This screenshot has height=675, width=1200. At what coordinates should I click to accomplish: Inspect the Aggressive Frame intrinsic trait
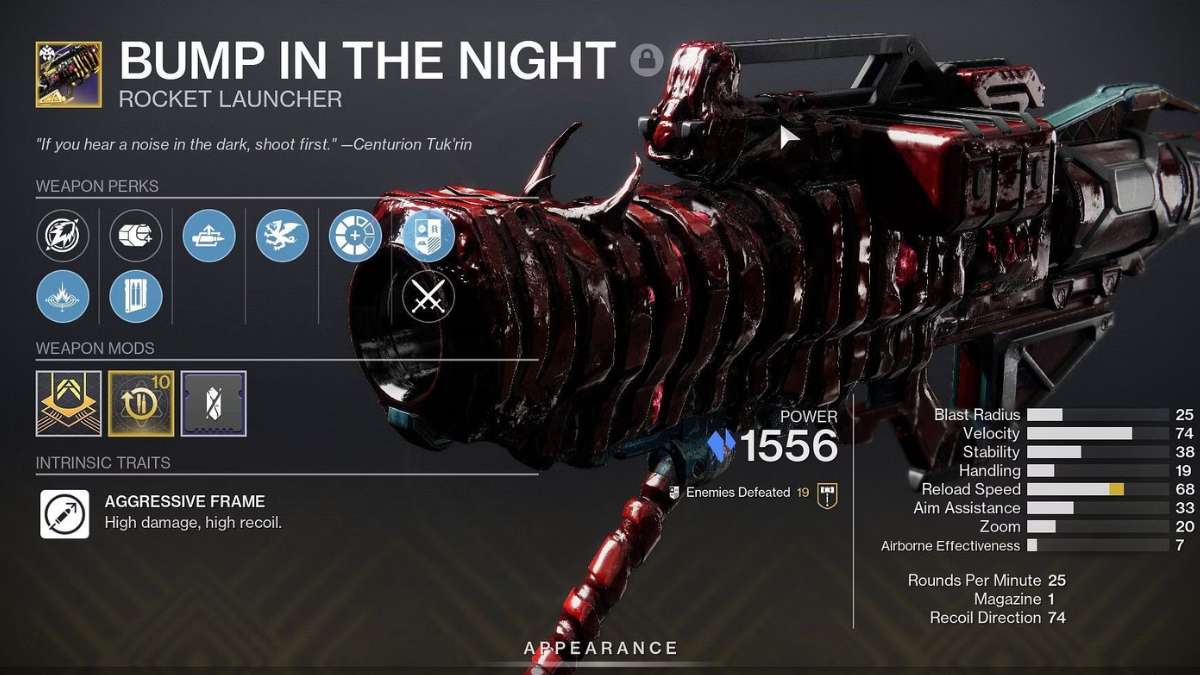[65, 513]
